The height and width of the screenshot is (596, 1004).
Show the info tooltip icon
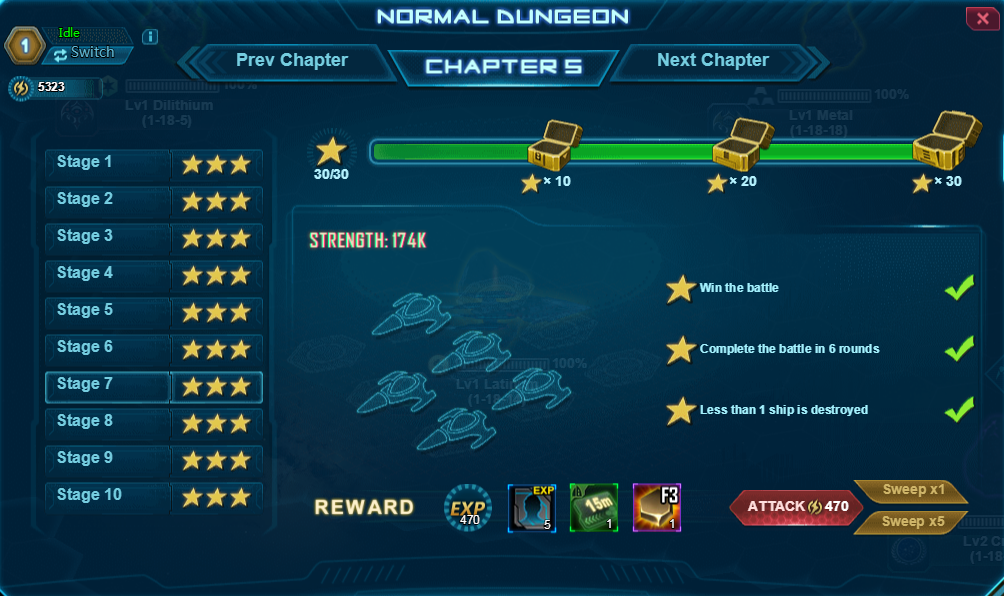pos(150,37)
